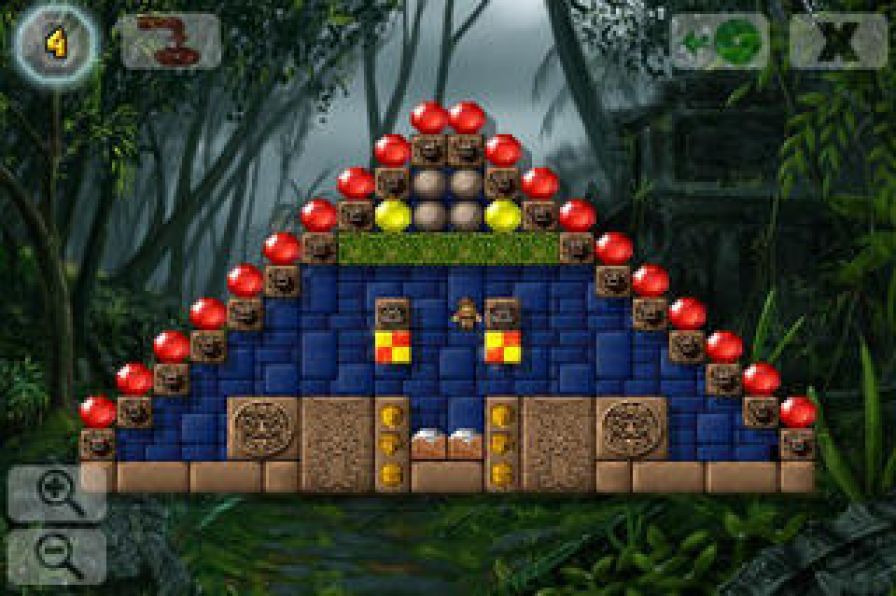
Task: Zoom in with the plus magnifier
Action: click(x=56, y=493)
